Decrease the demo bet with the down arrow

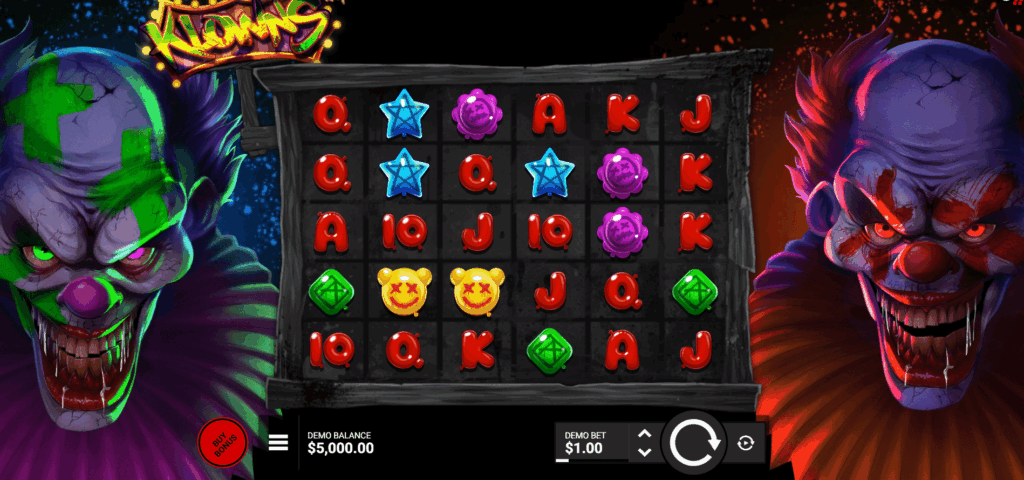pos(644,452)
